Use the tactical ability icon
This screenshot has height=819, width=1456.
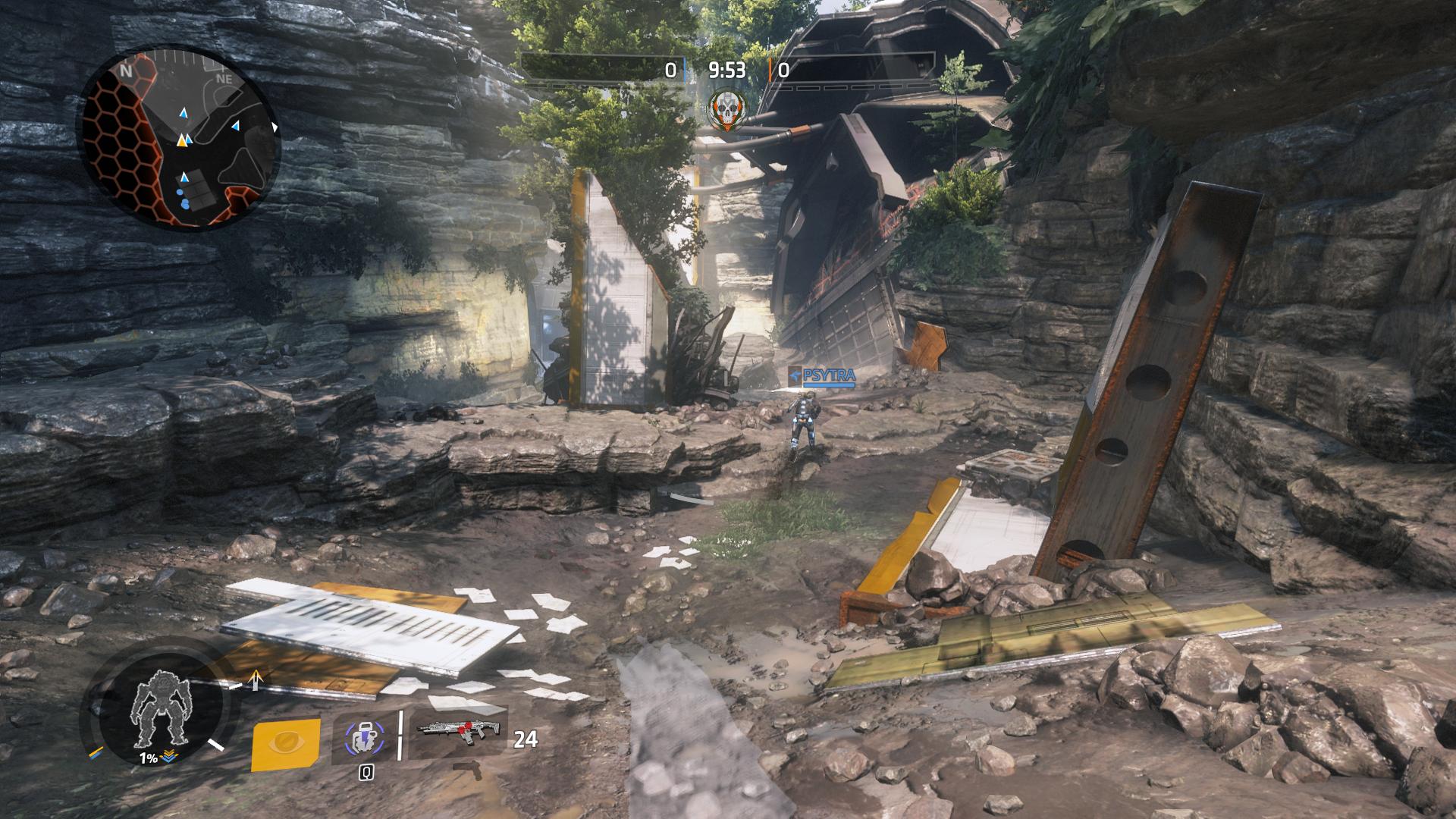(362, 738)
